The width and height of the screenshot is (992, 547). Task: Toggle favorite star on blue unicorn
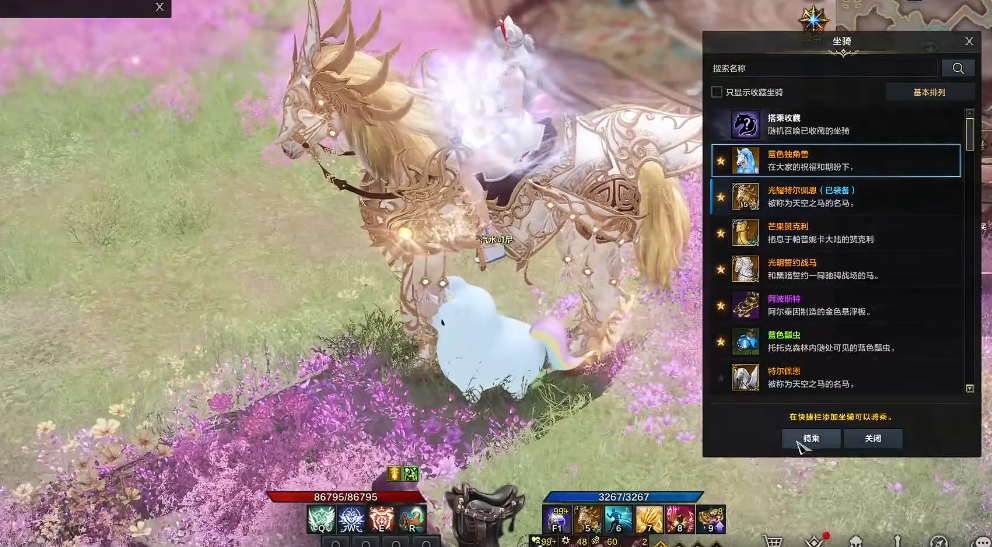[x=720, y=160]
